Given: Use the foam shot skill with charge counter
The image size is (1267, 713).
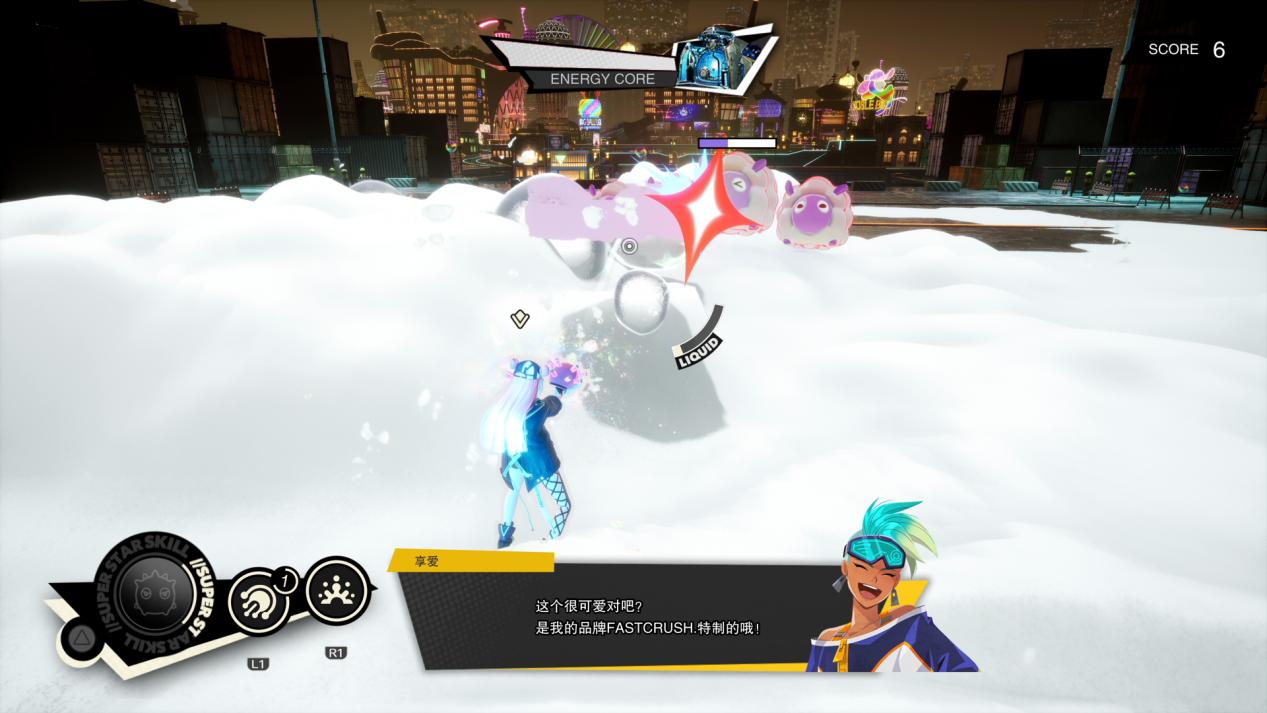Looking at the screenshot, I should [259, 601].
